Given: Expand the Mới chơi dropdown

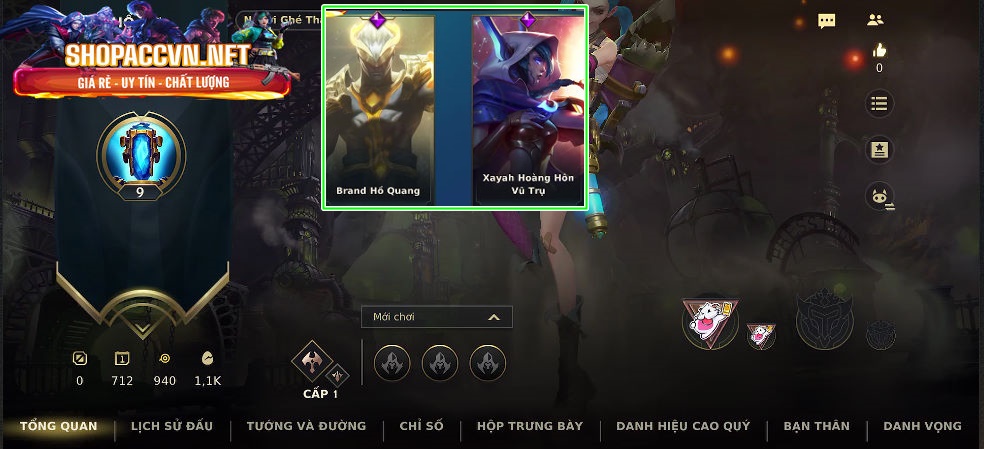Looking at the screenshot, I should (437, 317).
